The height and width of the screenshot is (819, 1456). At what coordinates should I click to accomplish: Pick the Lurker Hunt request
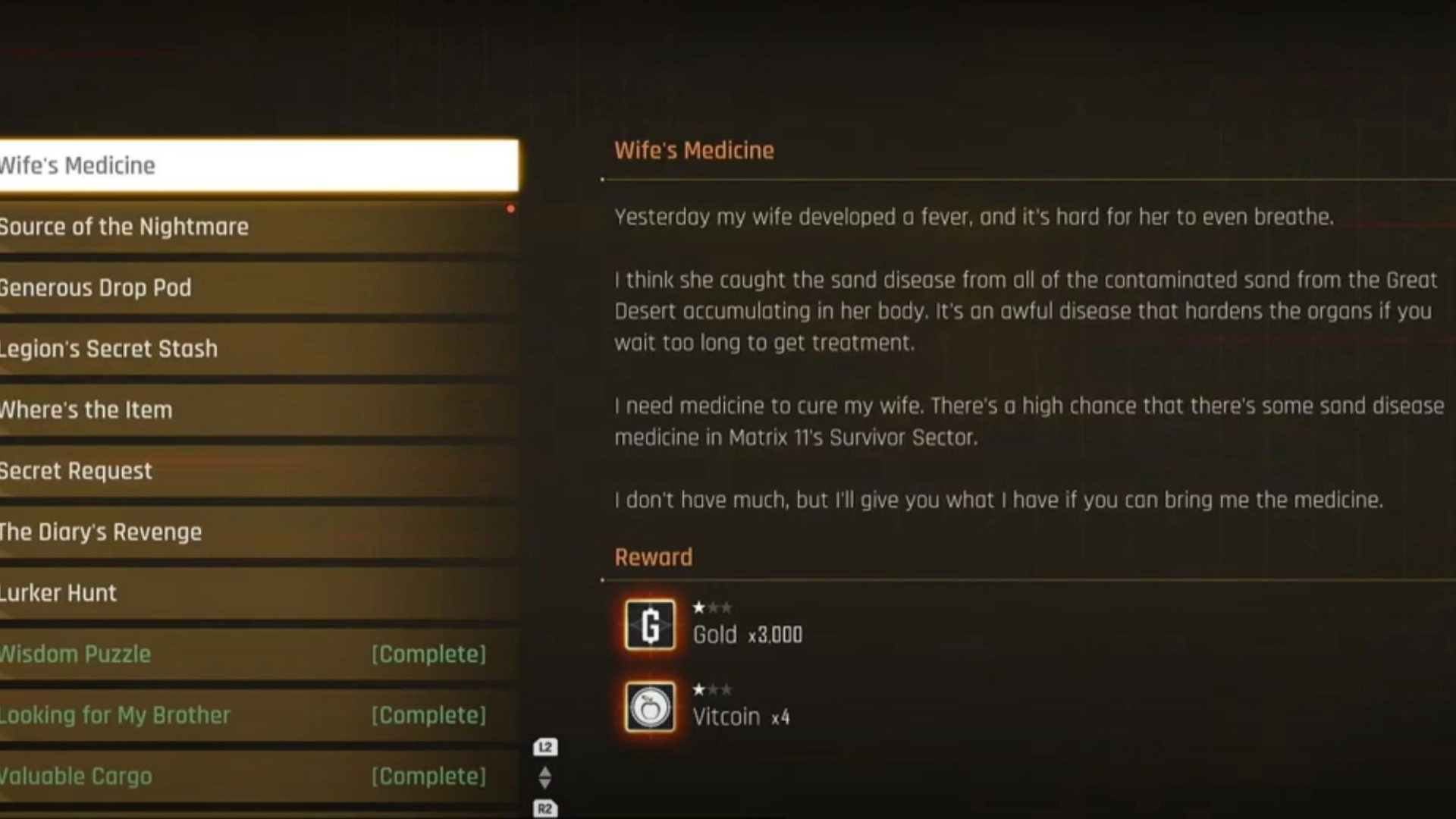258,593
